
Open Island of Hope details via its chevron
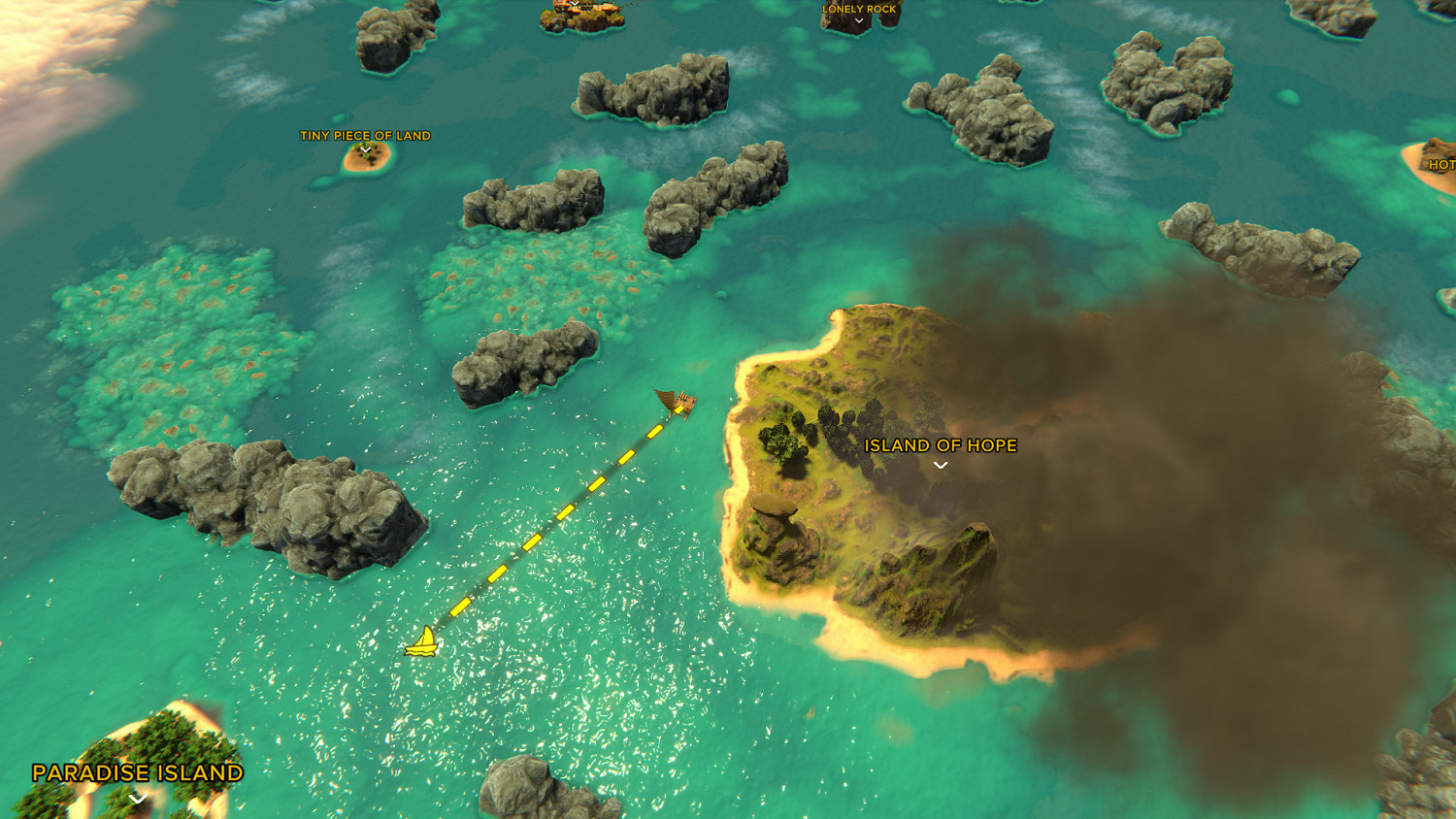pos(939,466)
